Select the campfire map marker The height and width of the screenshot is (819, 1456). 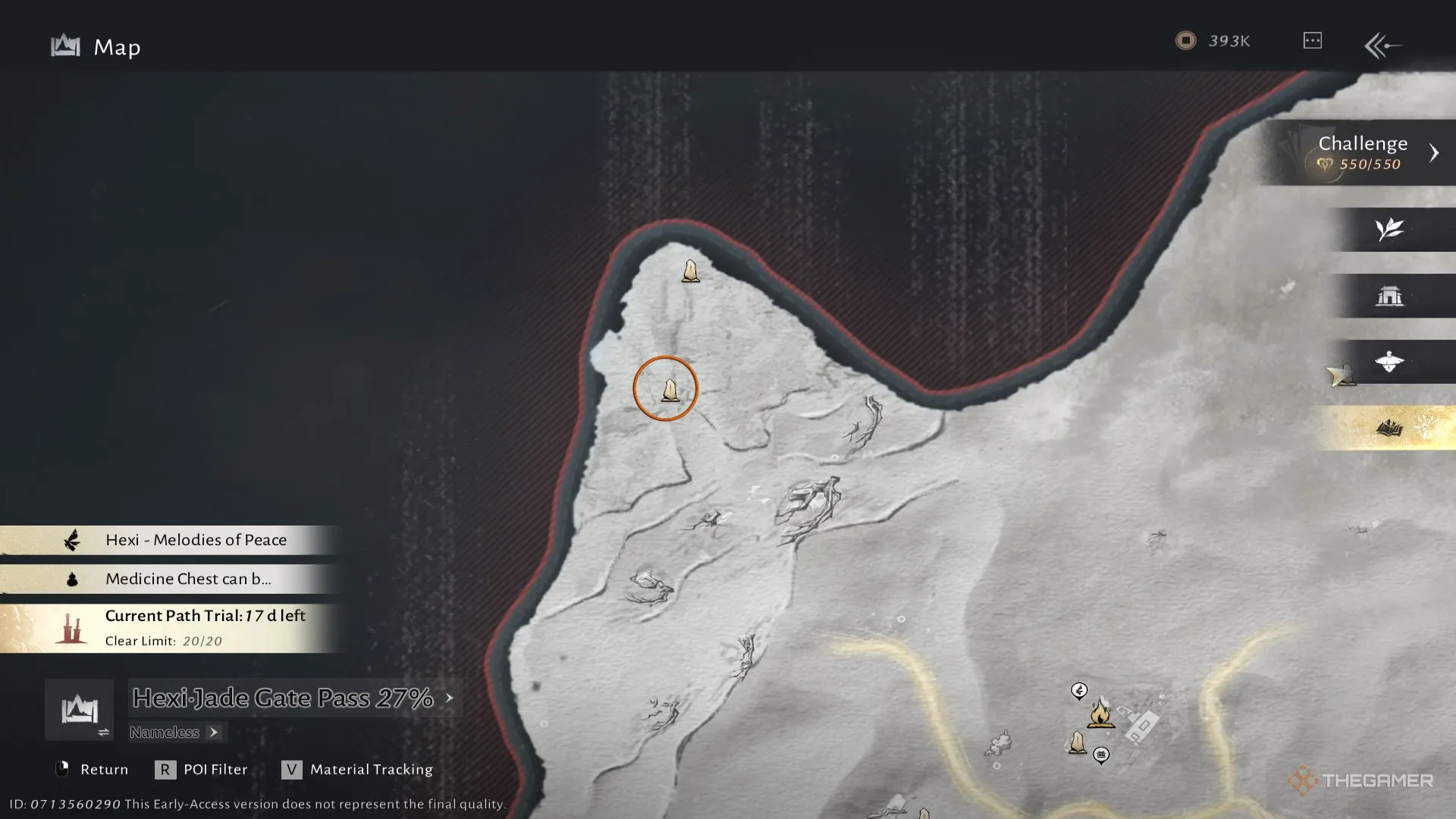coord(1100,714)
